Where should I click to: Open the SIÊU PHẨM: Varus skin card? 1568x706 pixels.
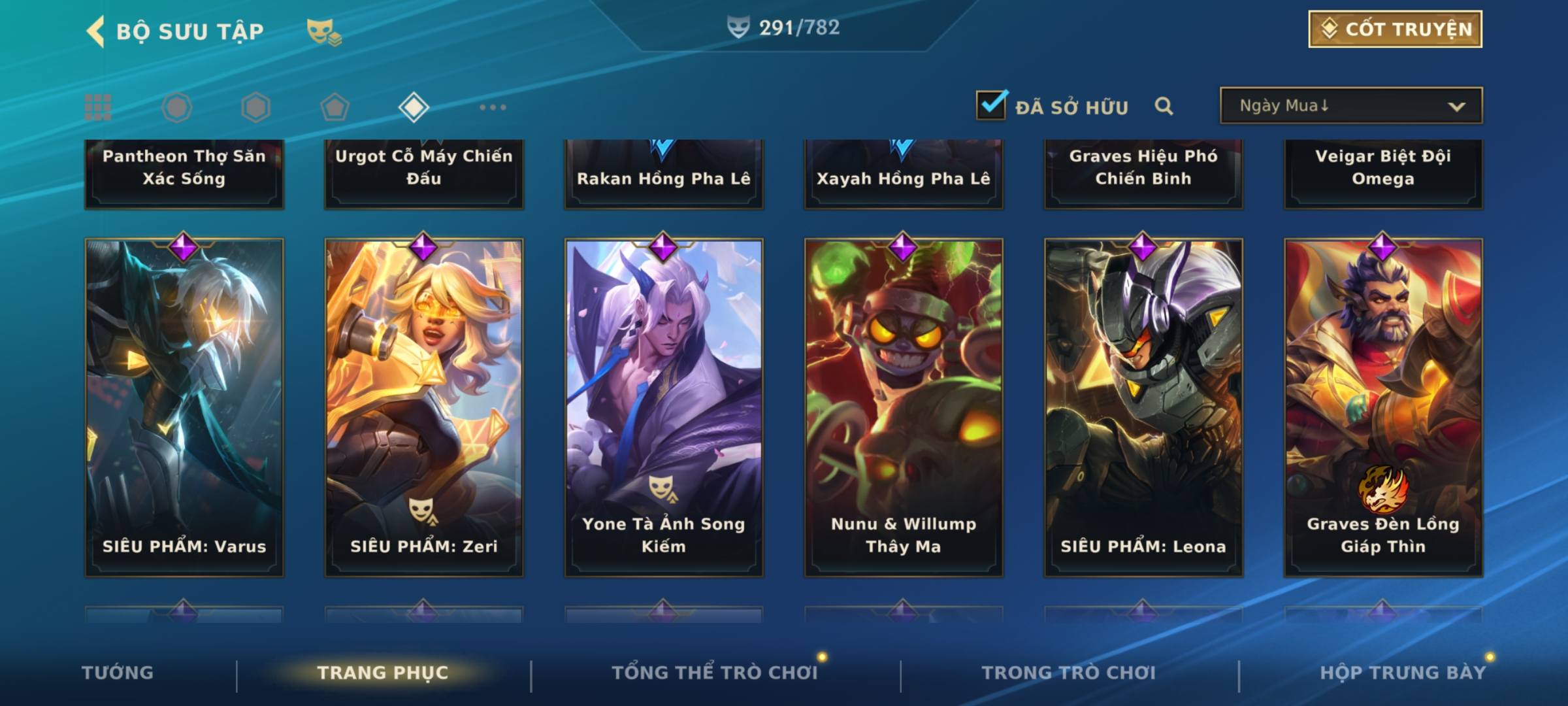pyautogui.click(x=184, y=407)
